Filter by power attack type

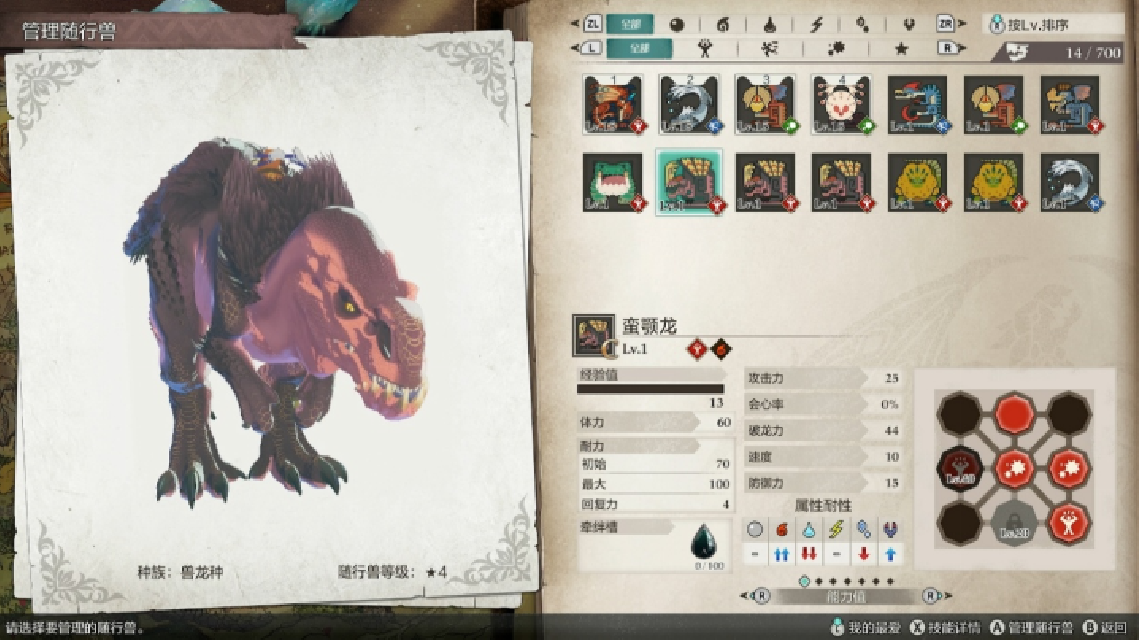[705, 48]
